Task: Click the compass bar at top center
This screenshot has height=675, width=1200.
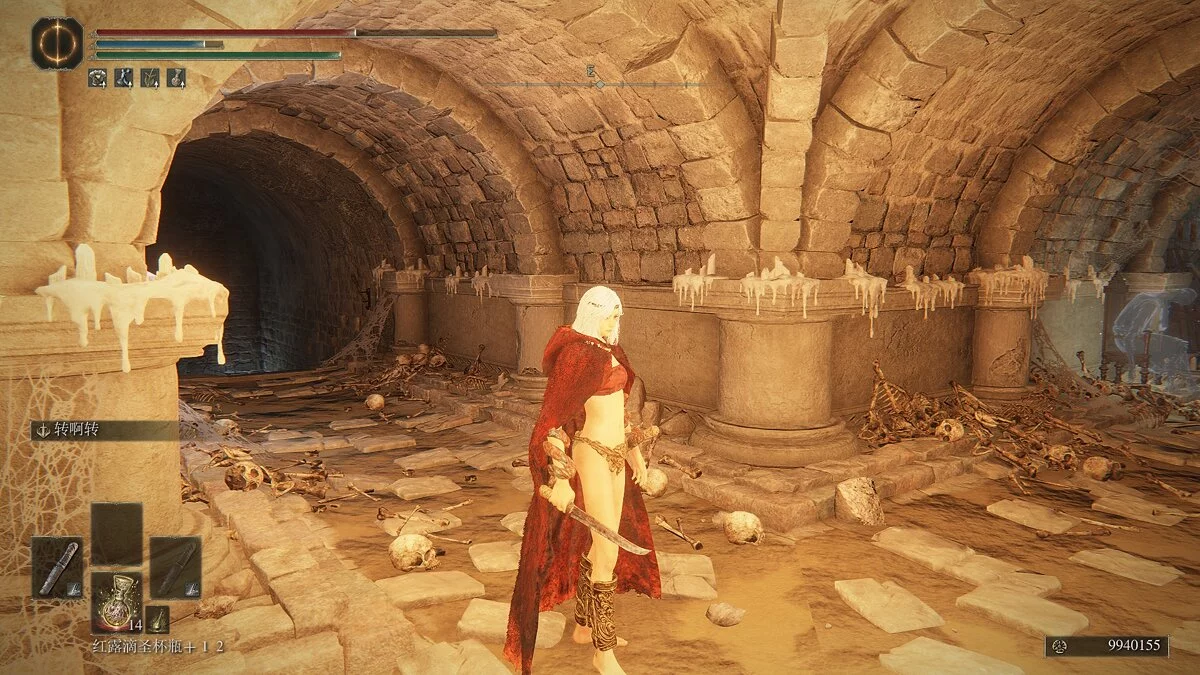Action: click(x=598, y=84)
